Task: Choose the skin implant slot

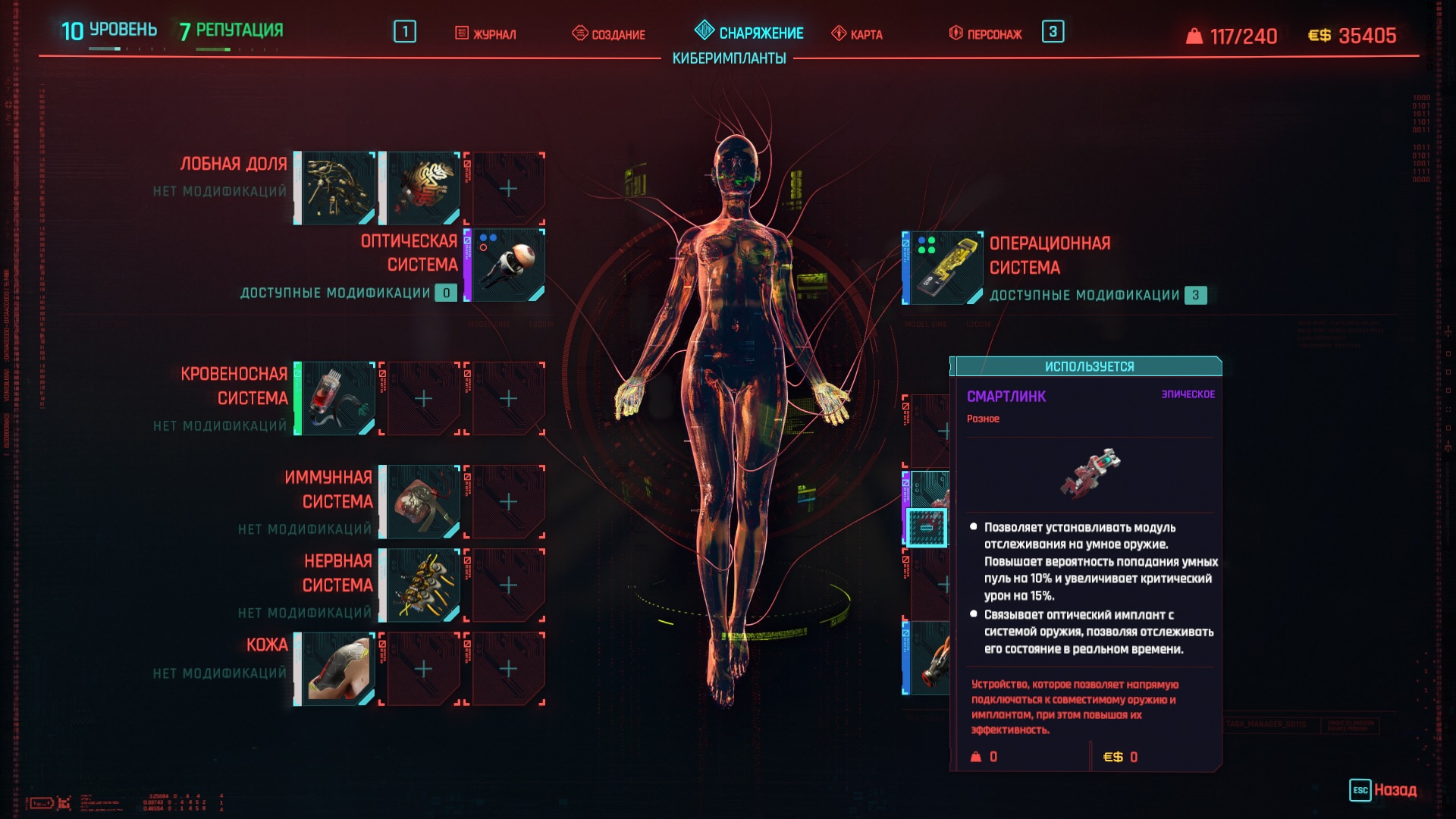Action: tap(337, 669)
